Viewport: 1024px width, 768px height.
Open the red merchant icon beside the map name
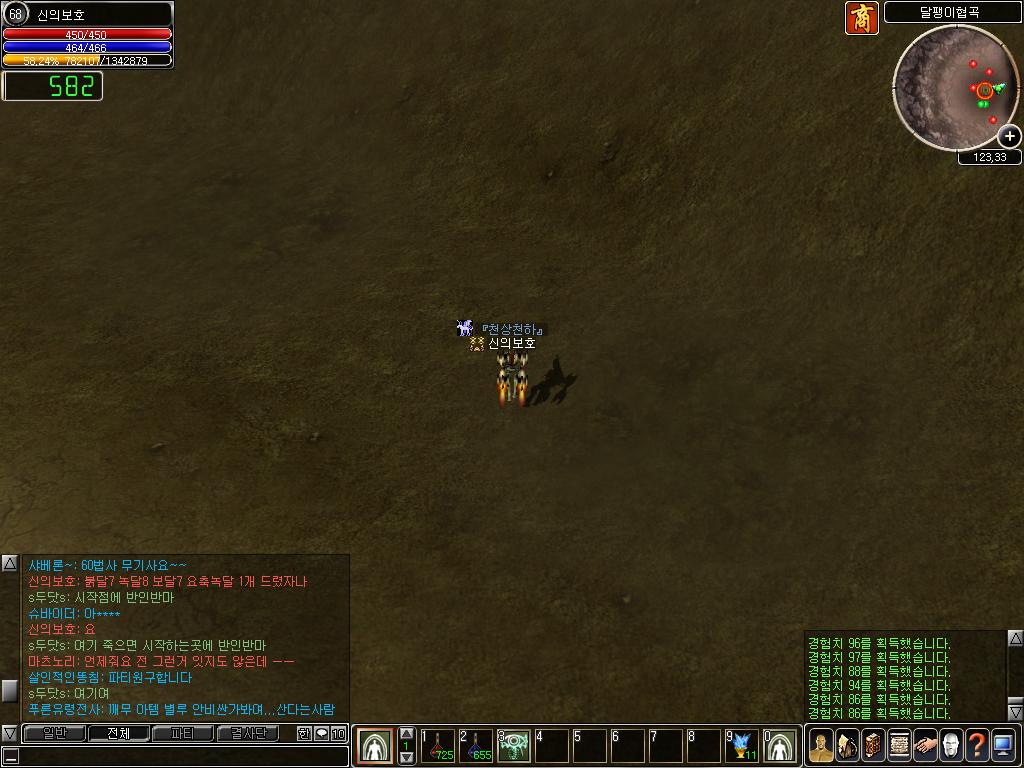point(861,18)
